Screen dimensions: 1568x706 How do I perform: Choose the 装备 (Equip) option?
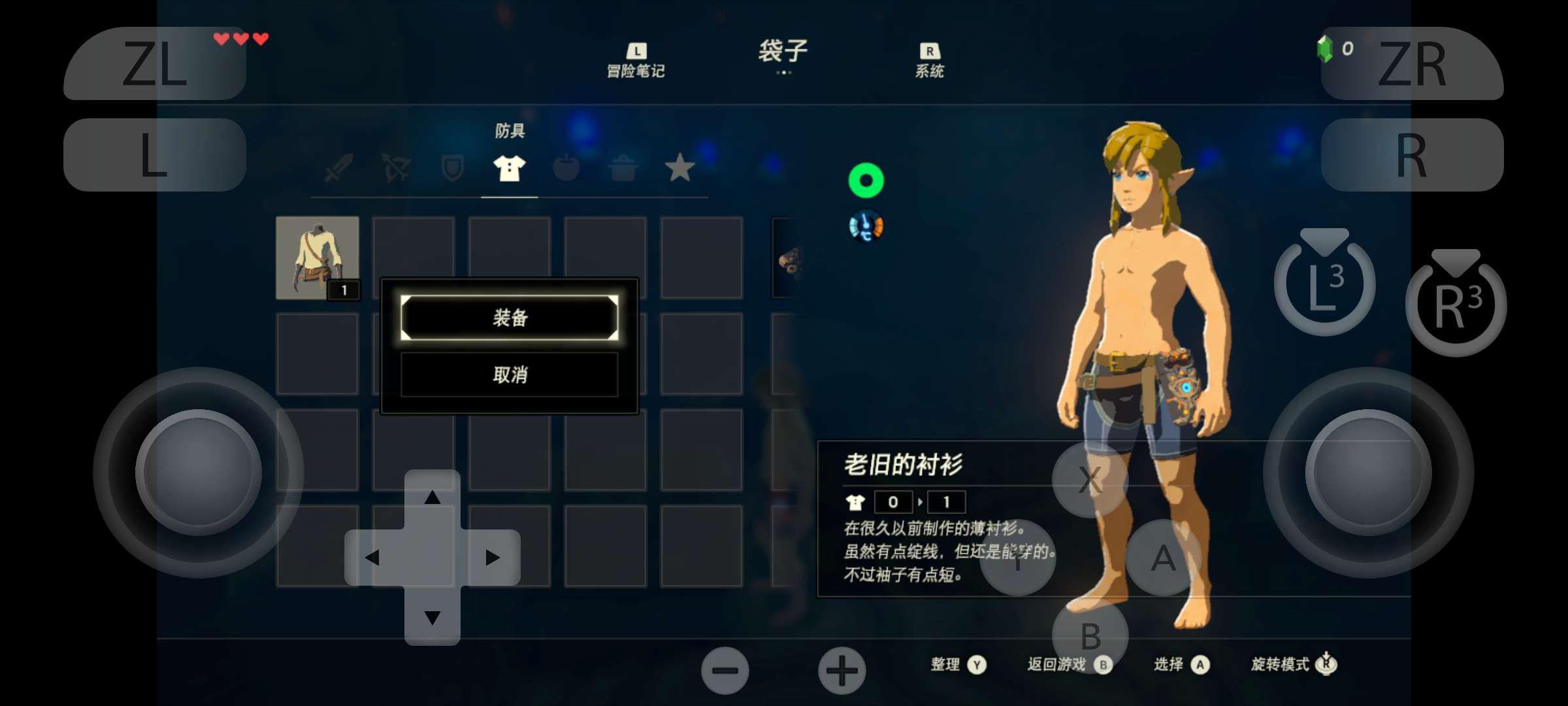(509, 318)
